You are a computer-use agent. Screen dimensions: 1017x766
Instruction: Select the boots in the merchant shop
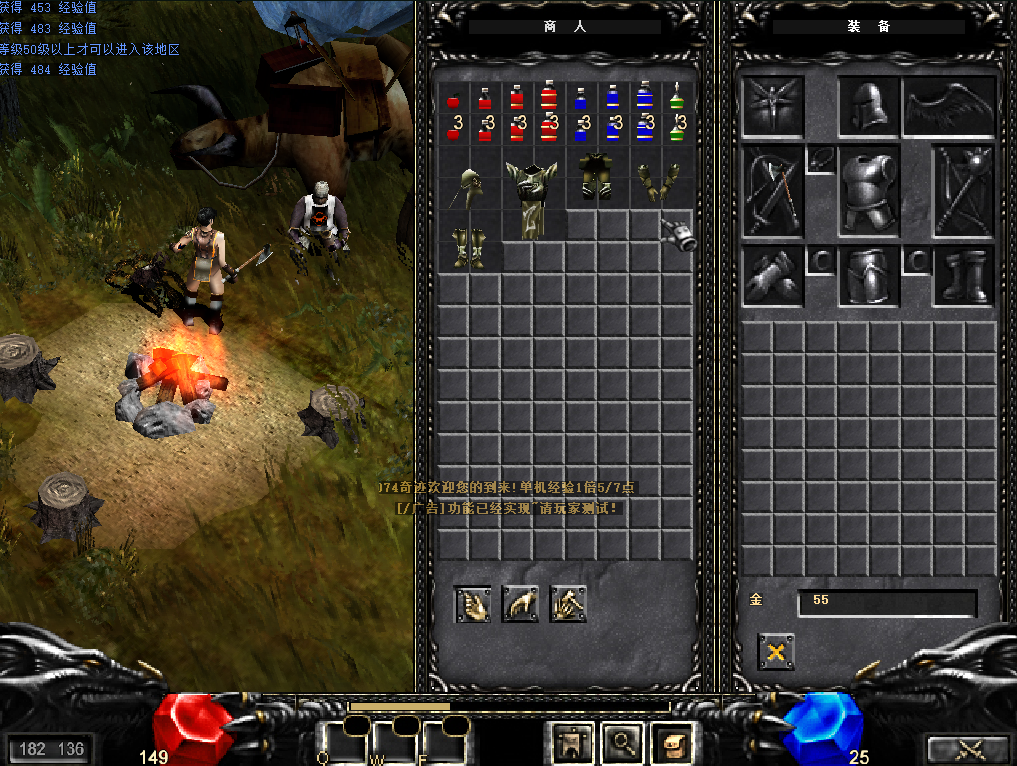point(468,247)
